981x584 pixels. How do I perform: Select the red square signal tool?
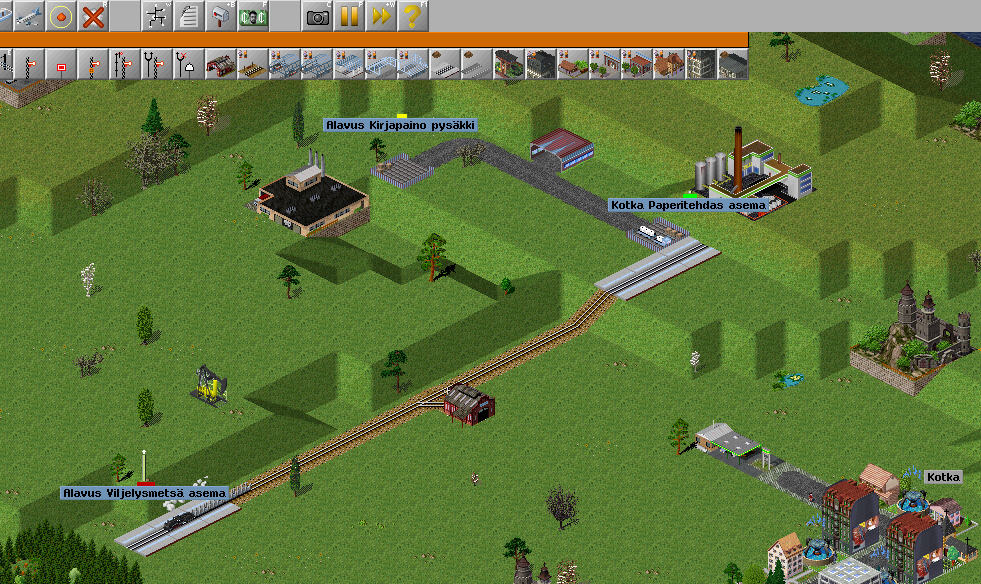pos(61,65)
